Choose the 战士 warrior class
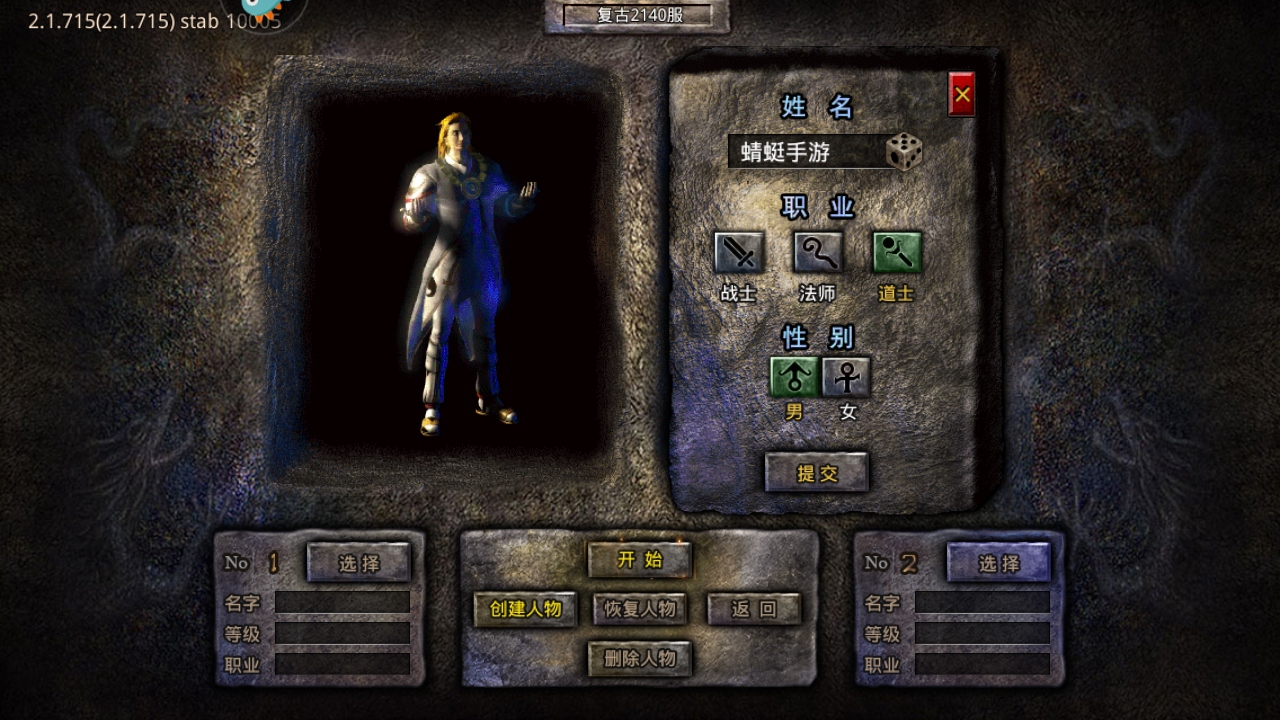 click(x=739, y=253)
